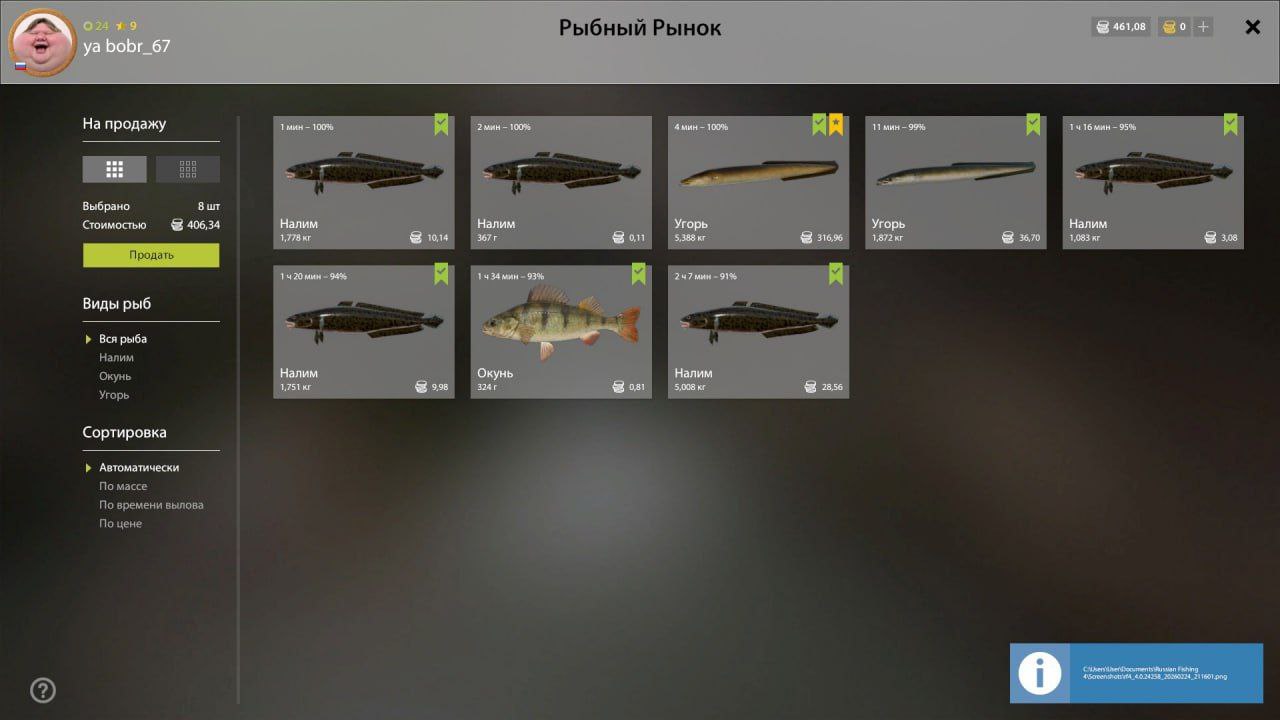Switch to the large grid view

pyautogui.click(x=114, y=169)
